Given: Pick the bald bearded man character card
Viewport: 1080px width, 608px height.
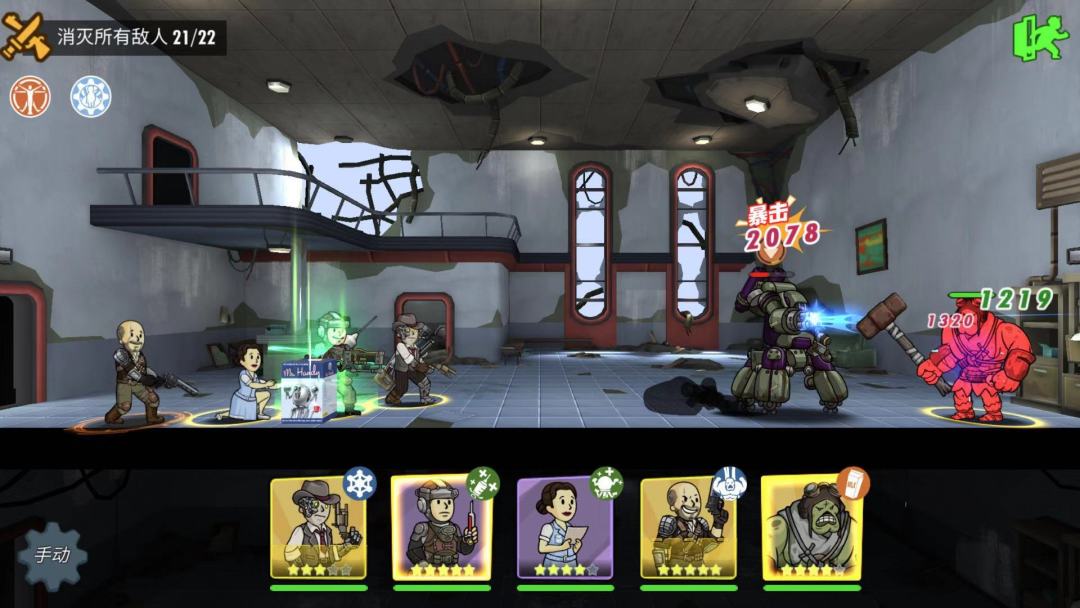Looking at the screenshot, I should coord(687,527).
